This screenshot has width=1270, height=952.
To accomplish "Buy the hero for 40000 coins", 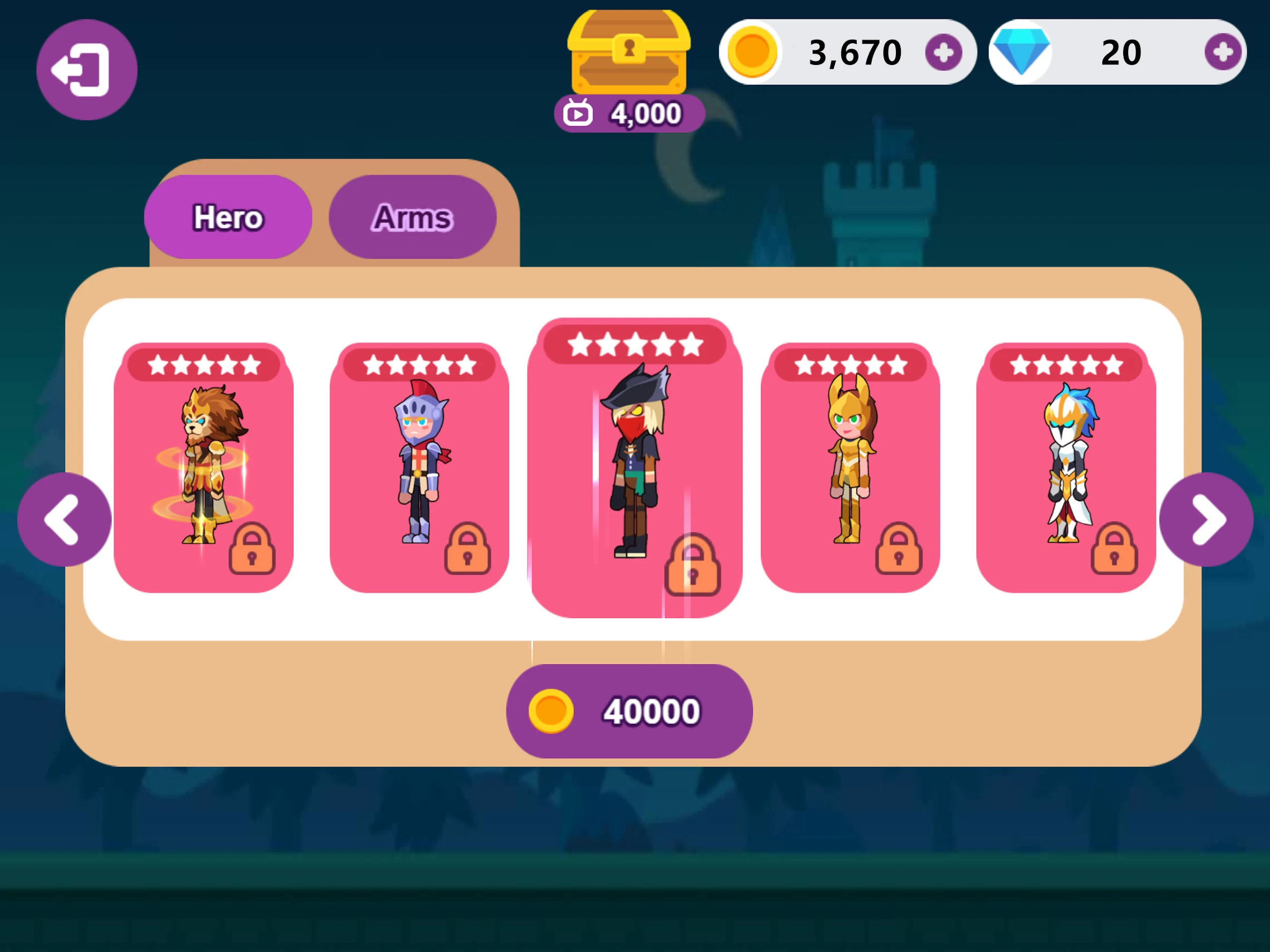I will [x=629, y=711].
